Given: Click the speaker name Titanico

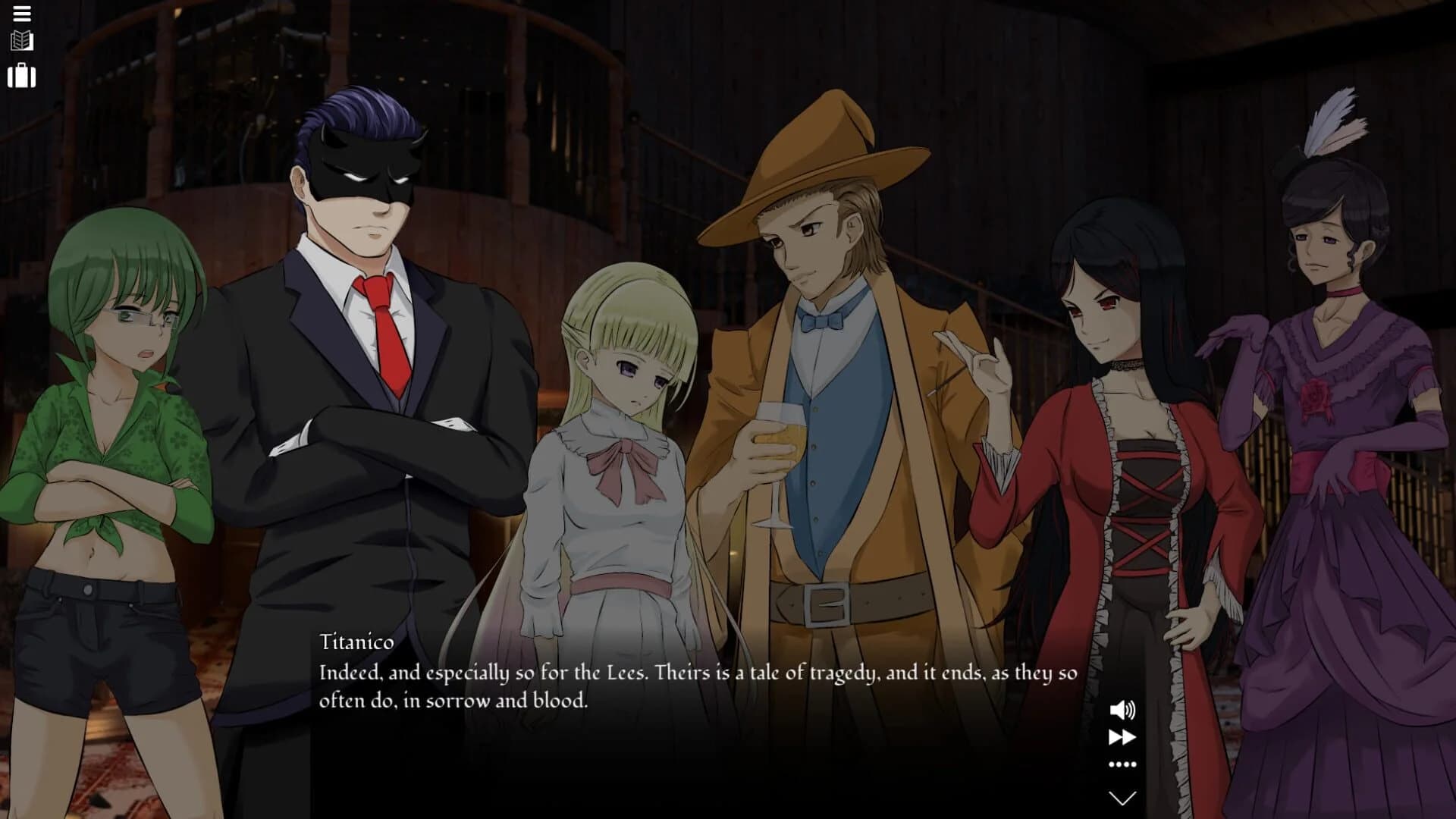Looking at the screenshot, I should (x=356, y=642).
